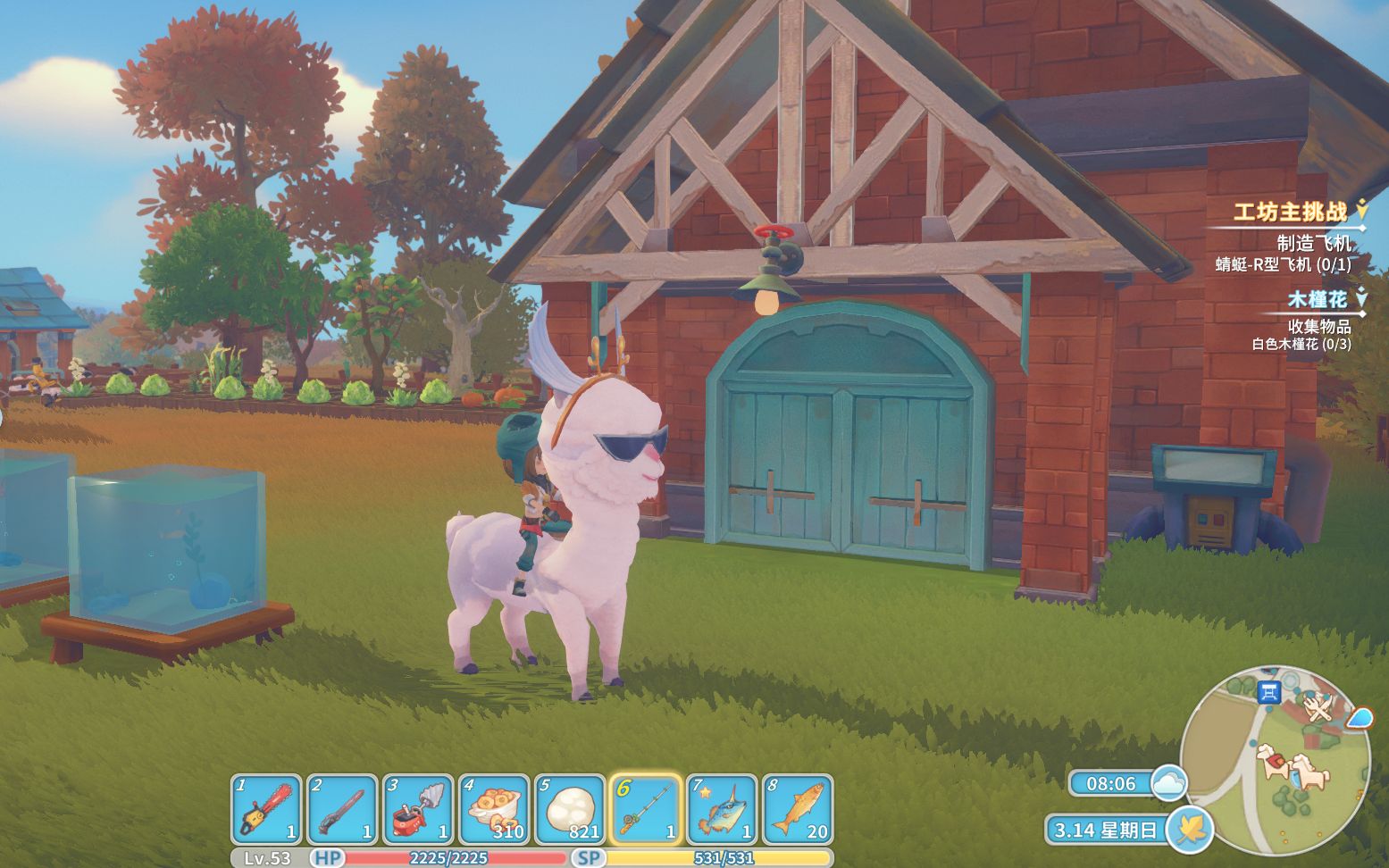Select the orange fish stack of 20
The image size is (1389, 868).
coord(798,809)
